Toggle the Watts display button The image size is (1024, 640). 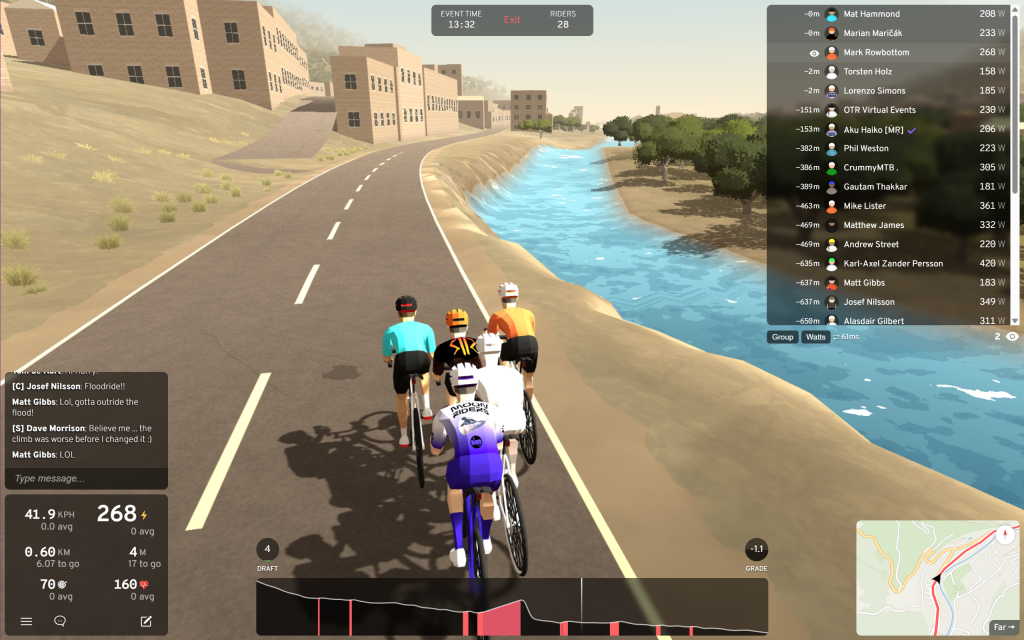816,337
